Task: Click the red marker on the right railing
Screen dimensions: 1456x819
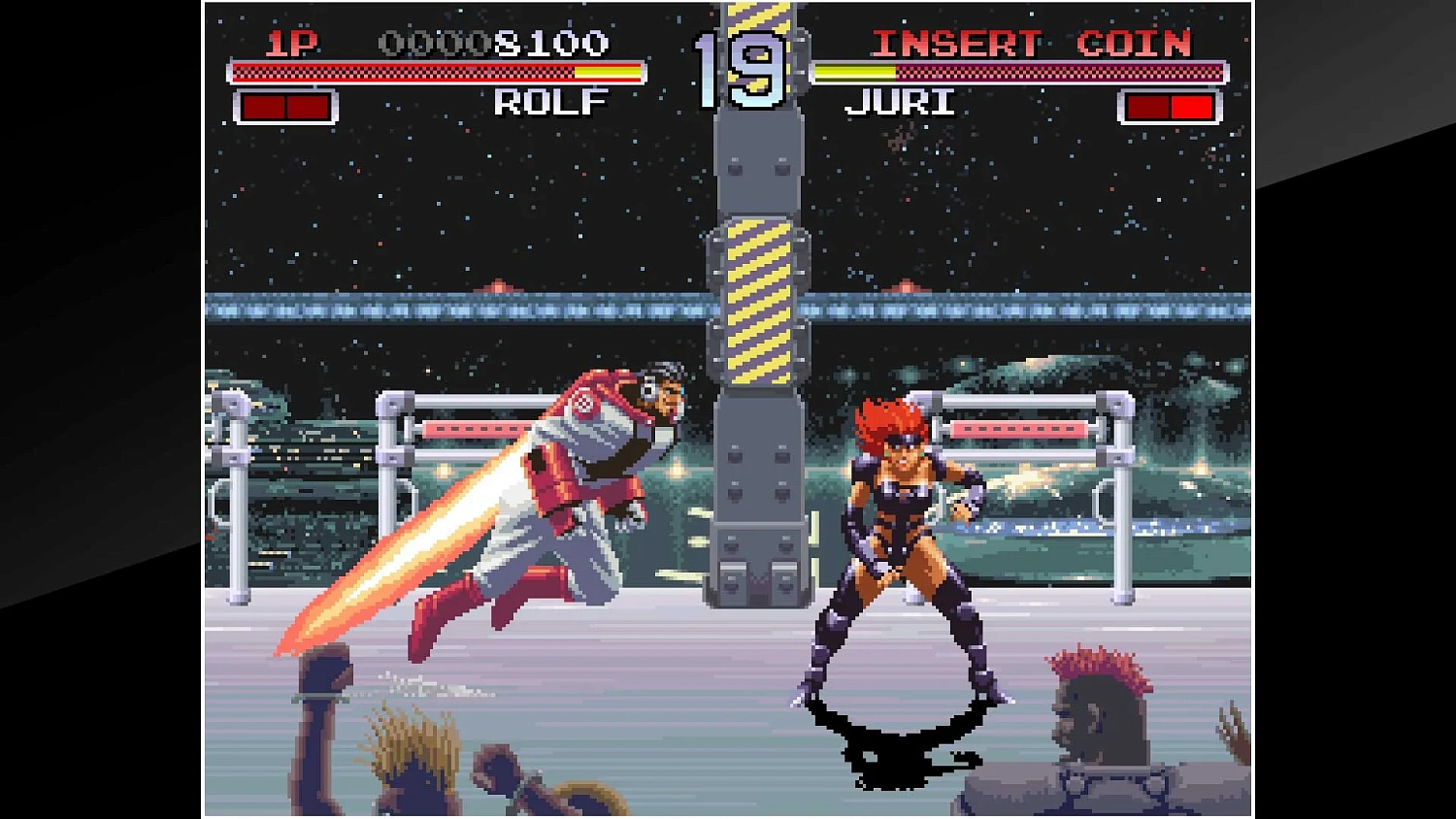Action: click(x=1019, y=427)
